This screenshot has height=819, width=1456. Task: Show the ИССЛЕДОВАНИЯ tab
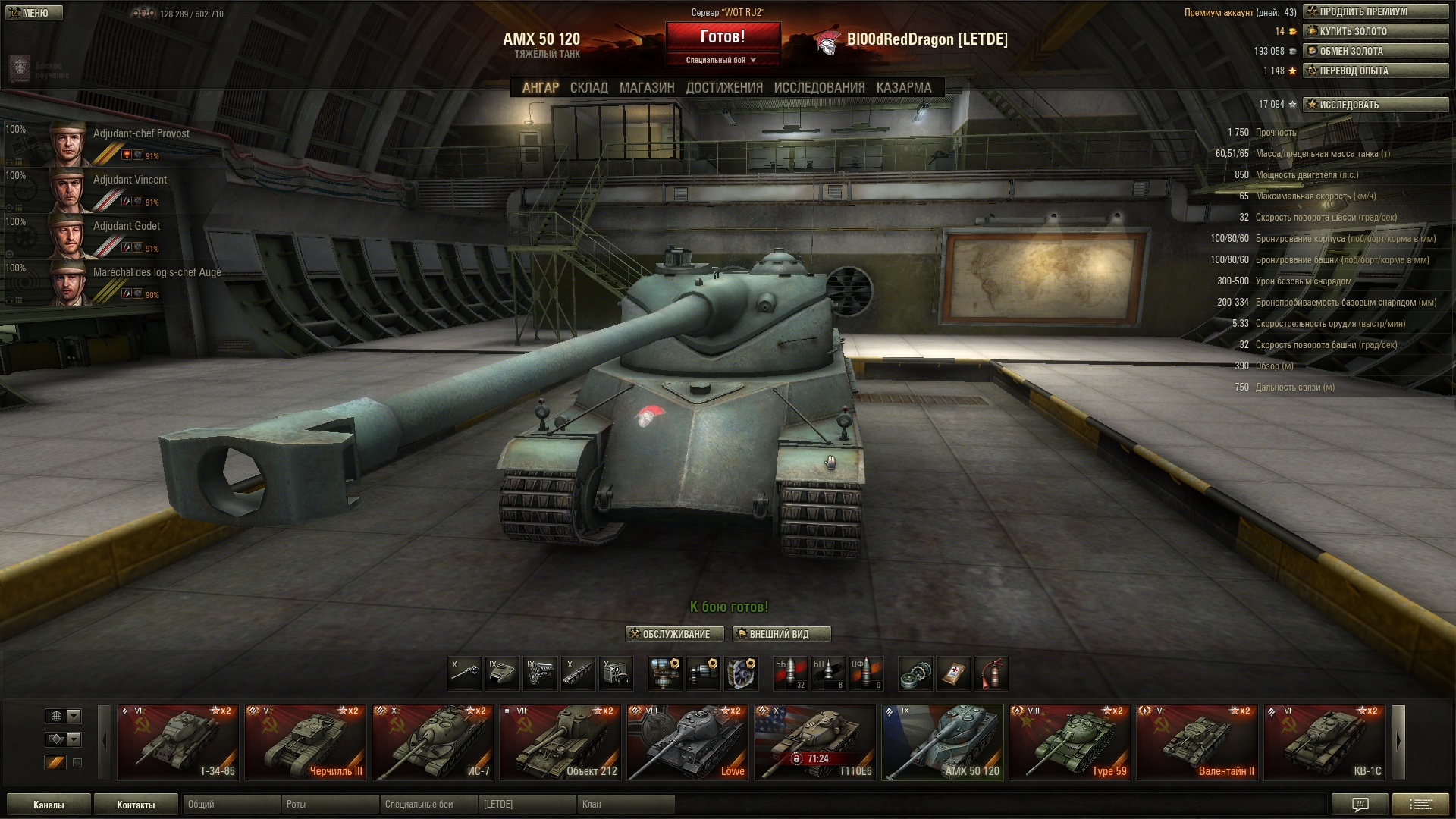[x=819, y=88]
